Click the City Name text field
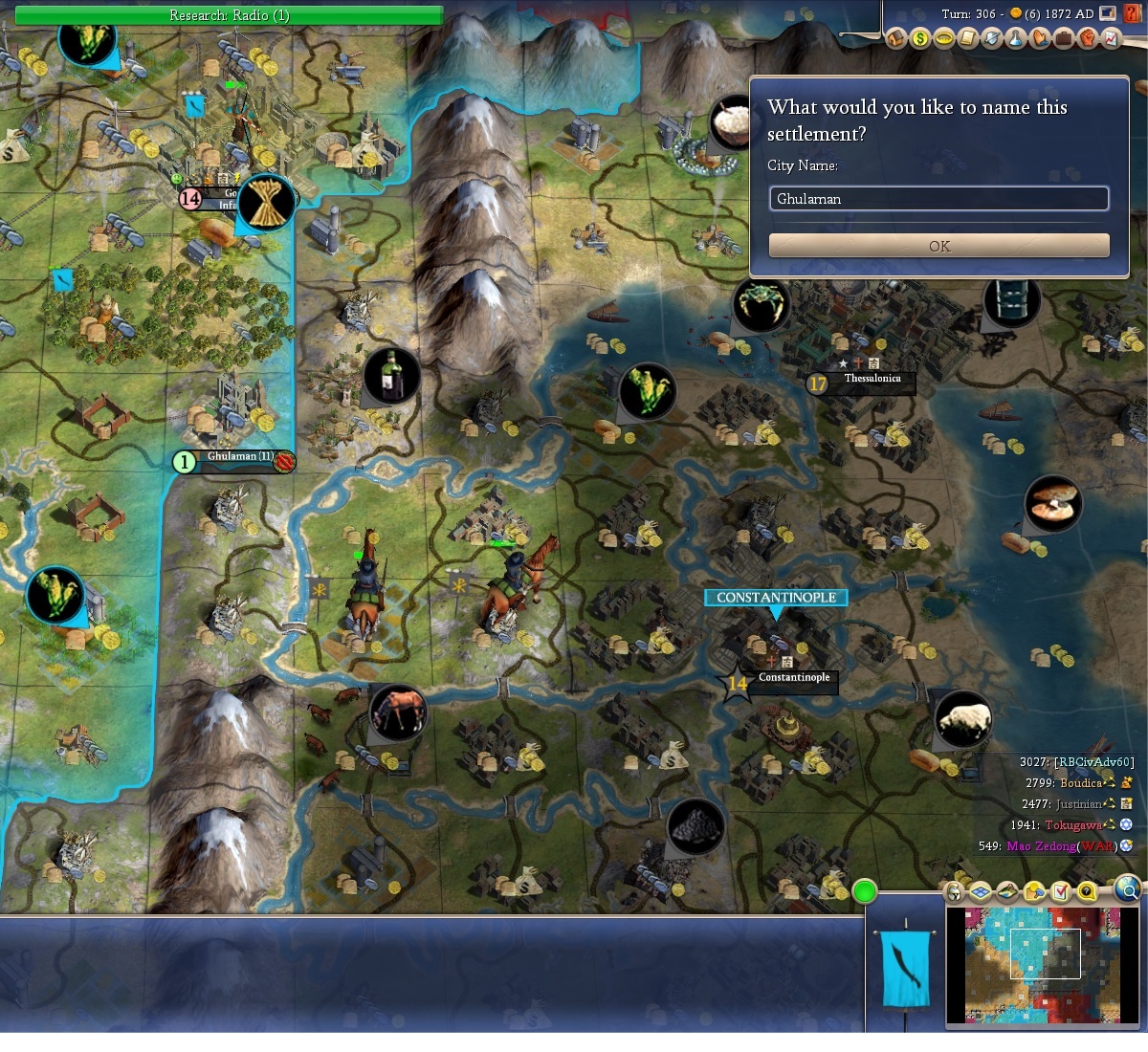This screenshot has width=1148, height=1052. (x=938, y=199)
